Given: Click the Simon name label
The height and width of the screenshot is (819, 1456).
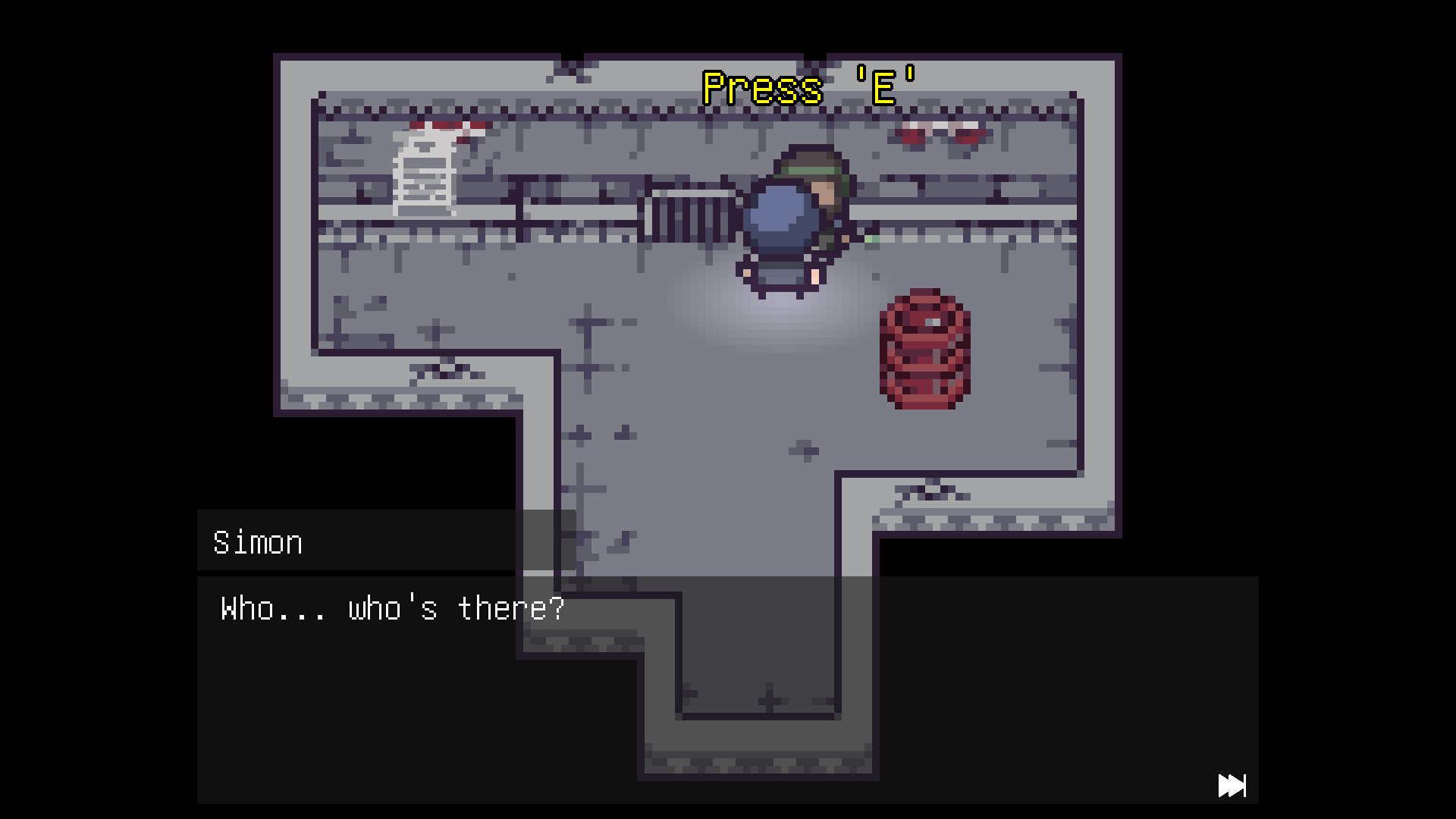Looking at the screenshot, I should click(x=257, y=541).
